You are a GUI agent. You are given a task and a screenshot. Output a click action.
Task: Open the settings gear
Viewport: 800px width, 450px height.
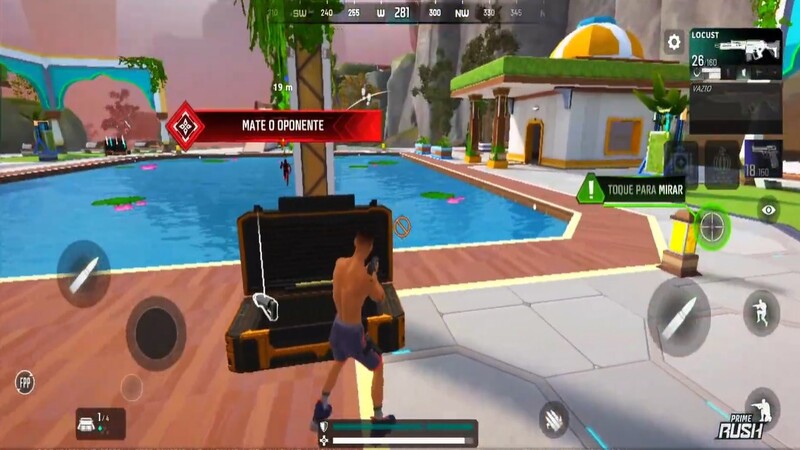tap(674, 42)
